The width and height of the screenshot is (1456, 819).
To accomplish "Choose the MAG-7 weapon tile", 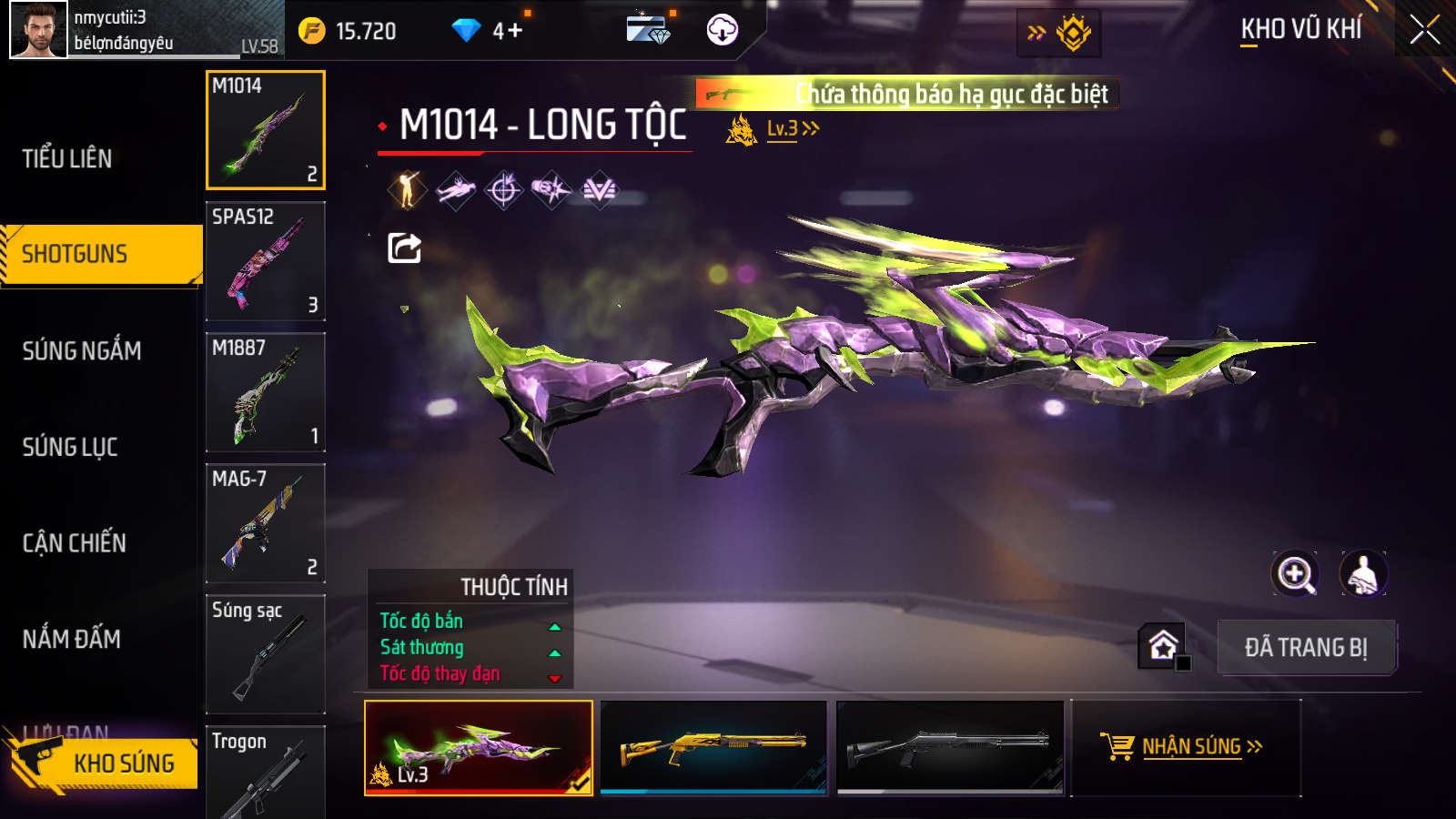I will click(x=266, y=523).
